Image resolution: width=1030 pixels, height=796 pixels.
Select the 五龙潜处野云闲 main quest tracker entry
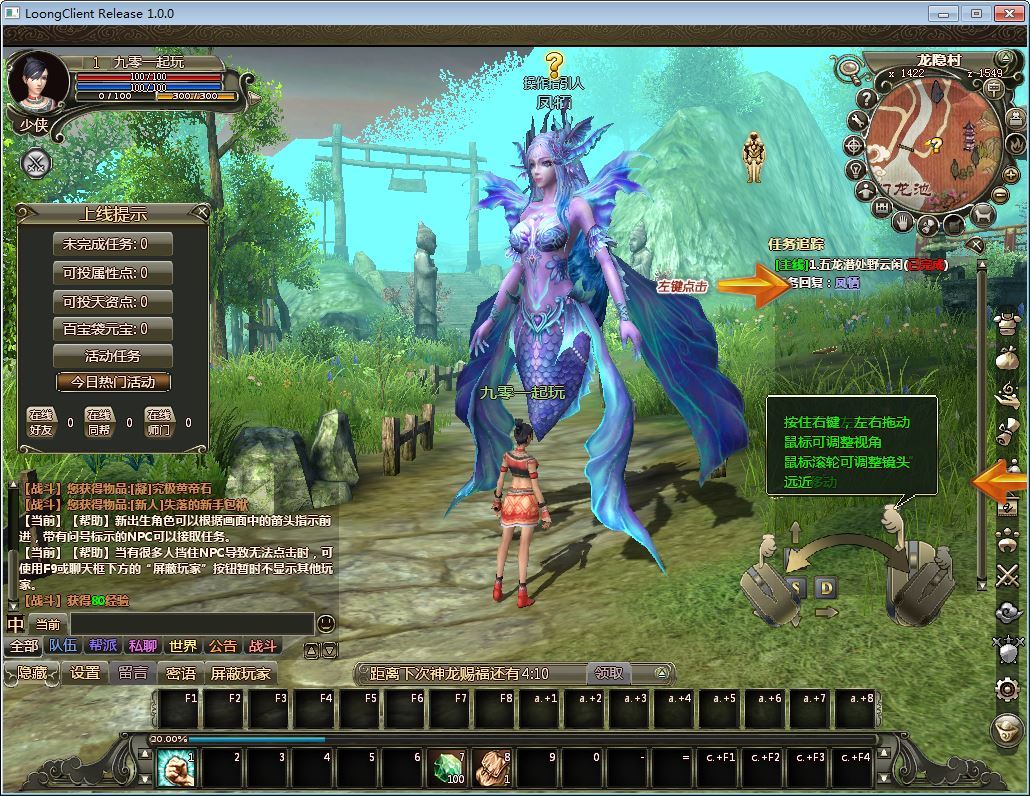(860, 265)
